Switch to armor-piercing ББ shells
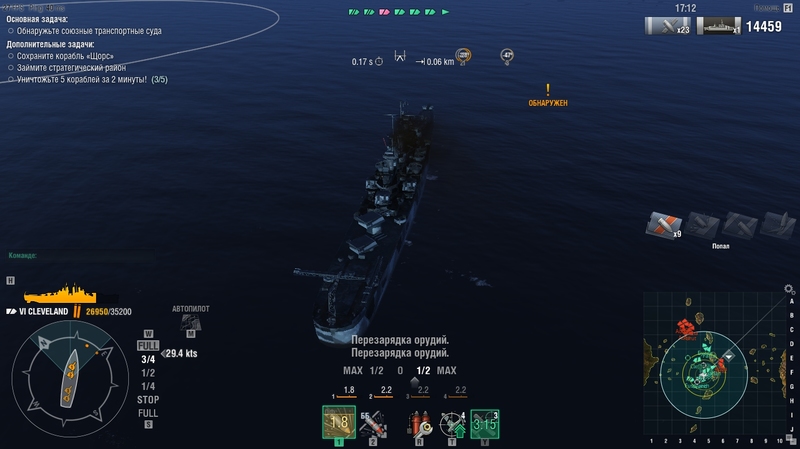The width and height of the screenshot is (800, 449). pyautogui.click(x=372, y=425)
